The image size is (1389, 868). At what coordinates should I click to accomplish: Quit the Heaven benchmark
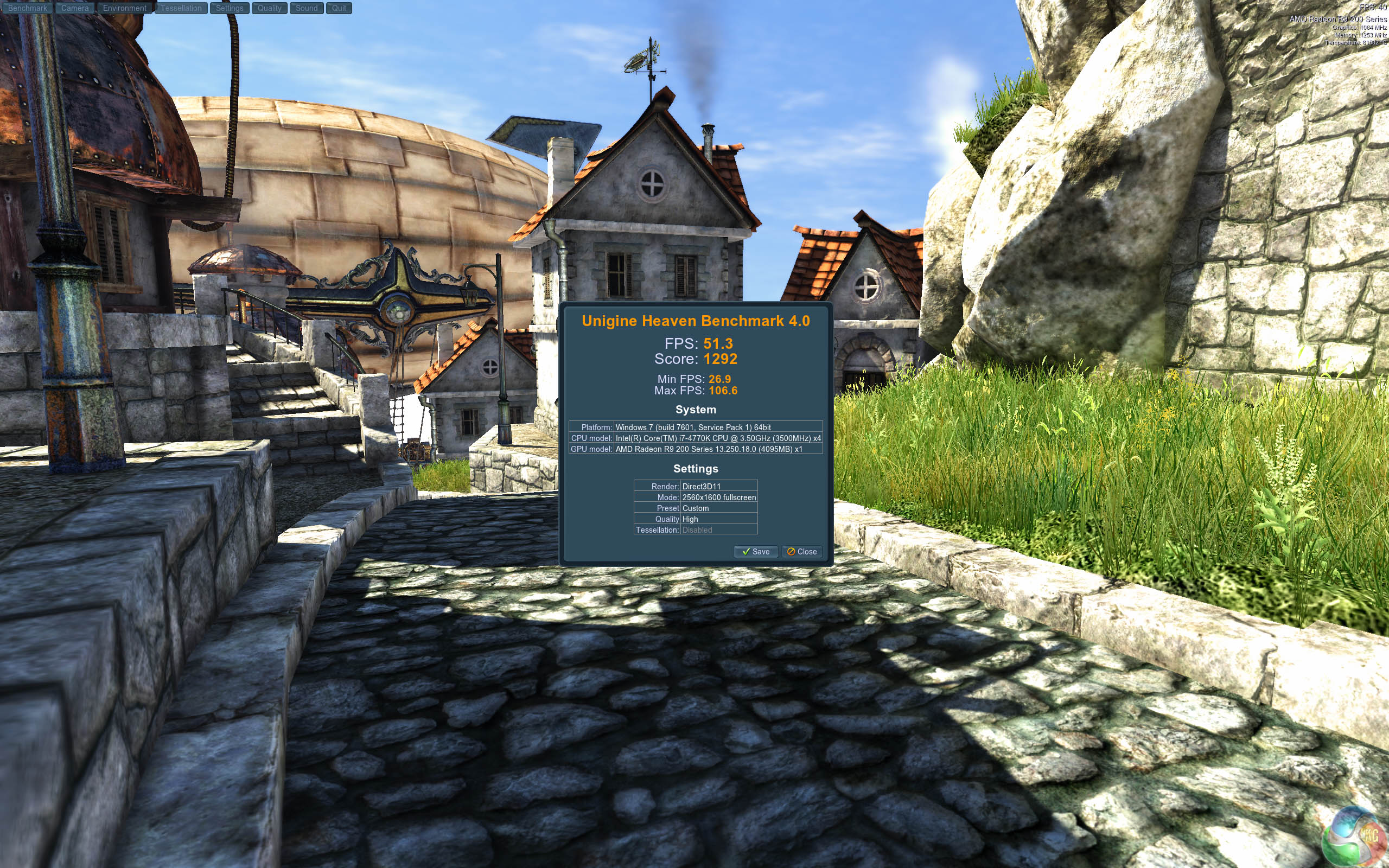point(339,8)
